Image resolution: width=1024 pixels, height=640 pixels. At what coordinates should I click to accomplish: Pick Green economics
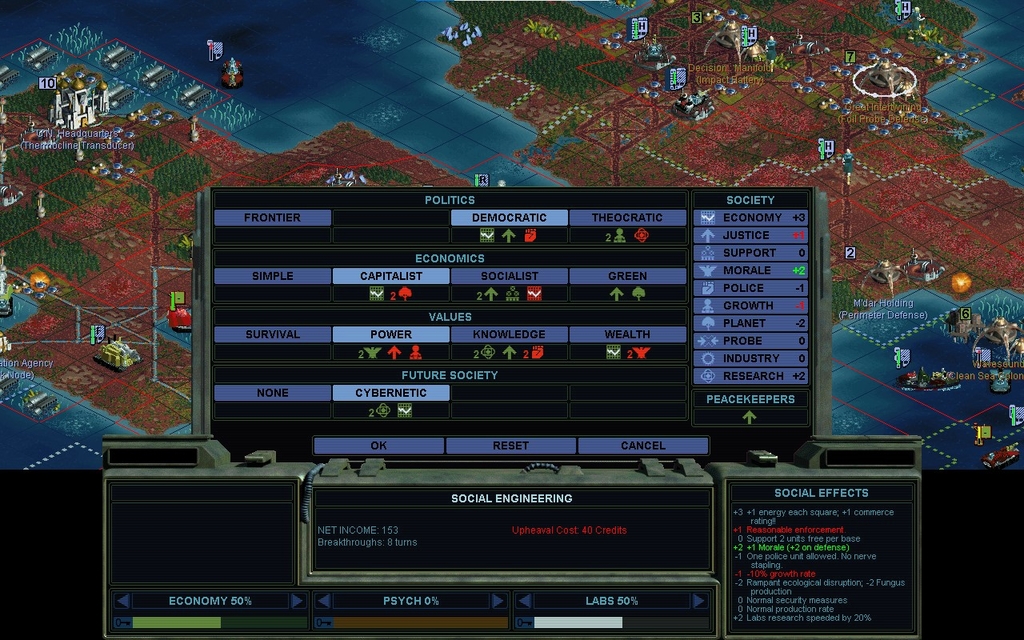coord(627,276)
